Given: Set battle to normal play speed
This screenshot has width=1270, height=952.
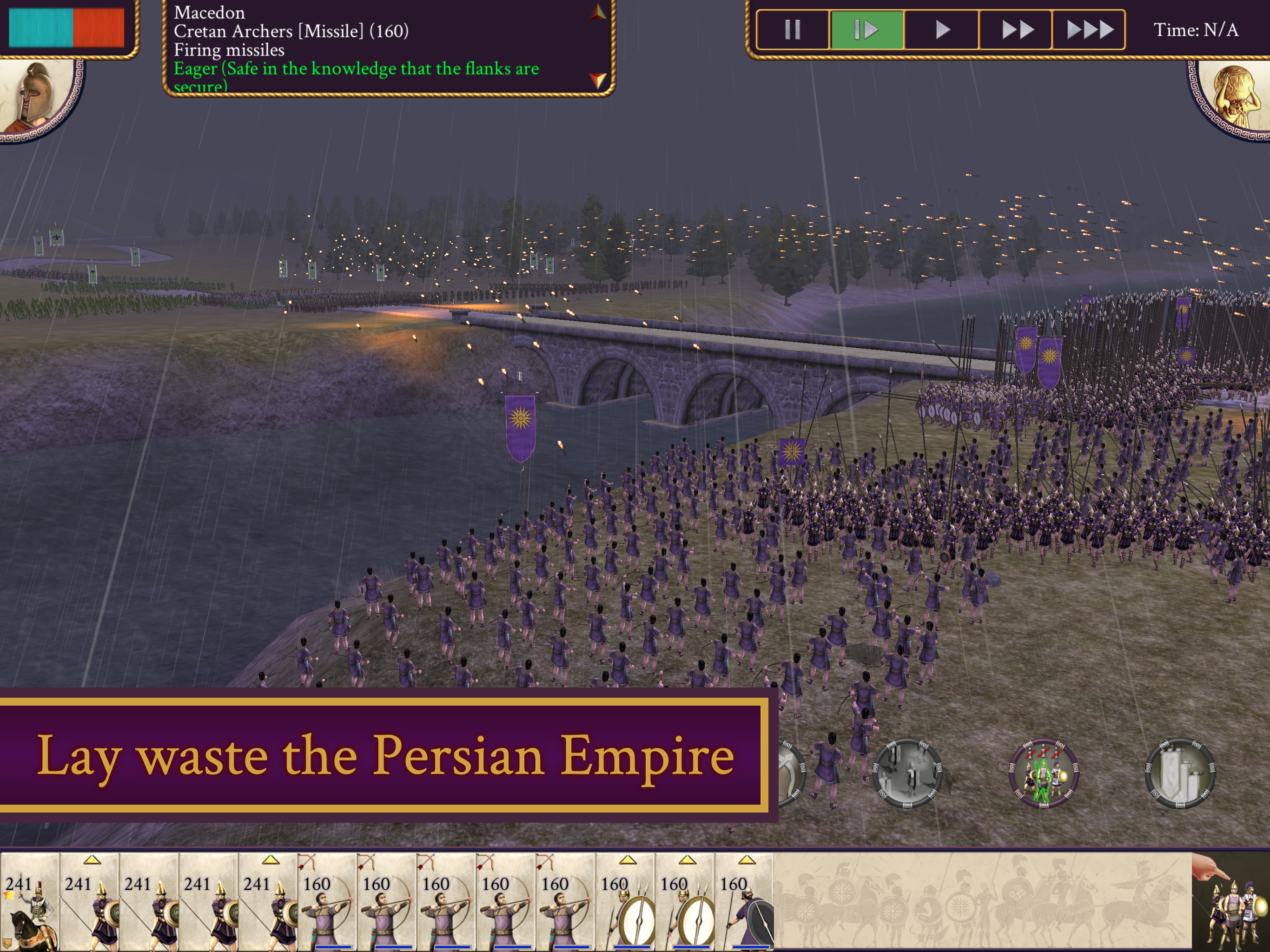Looking at the screenshot, I should (941, 29).
